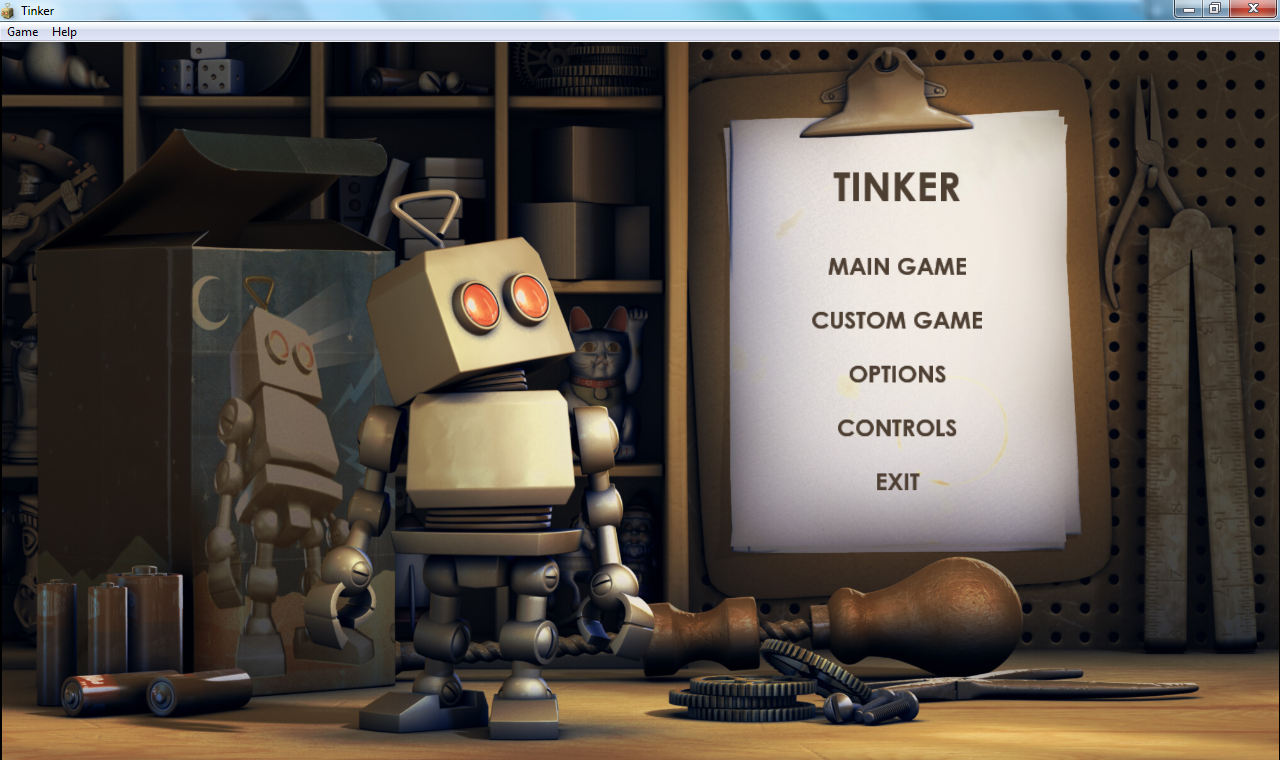Open the Game menu in the menu bar
The width and height of the screenshot is (1280, 760).
(22, 32)
